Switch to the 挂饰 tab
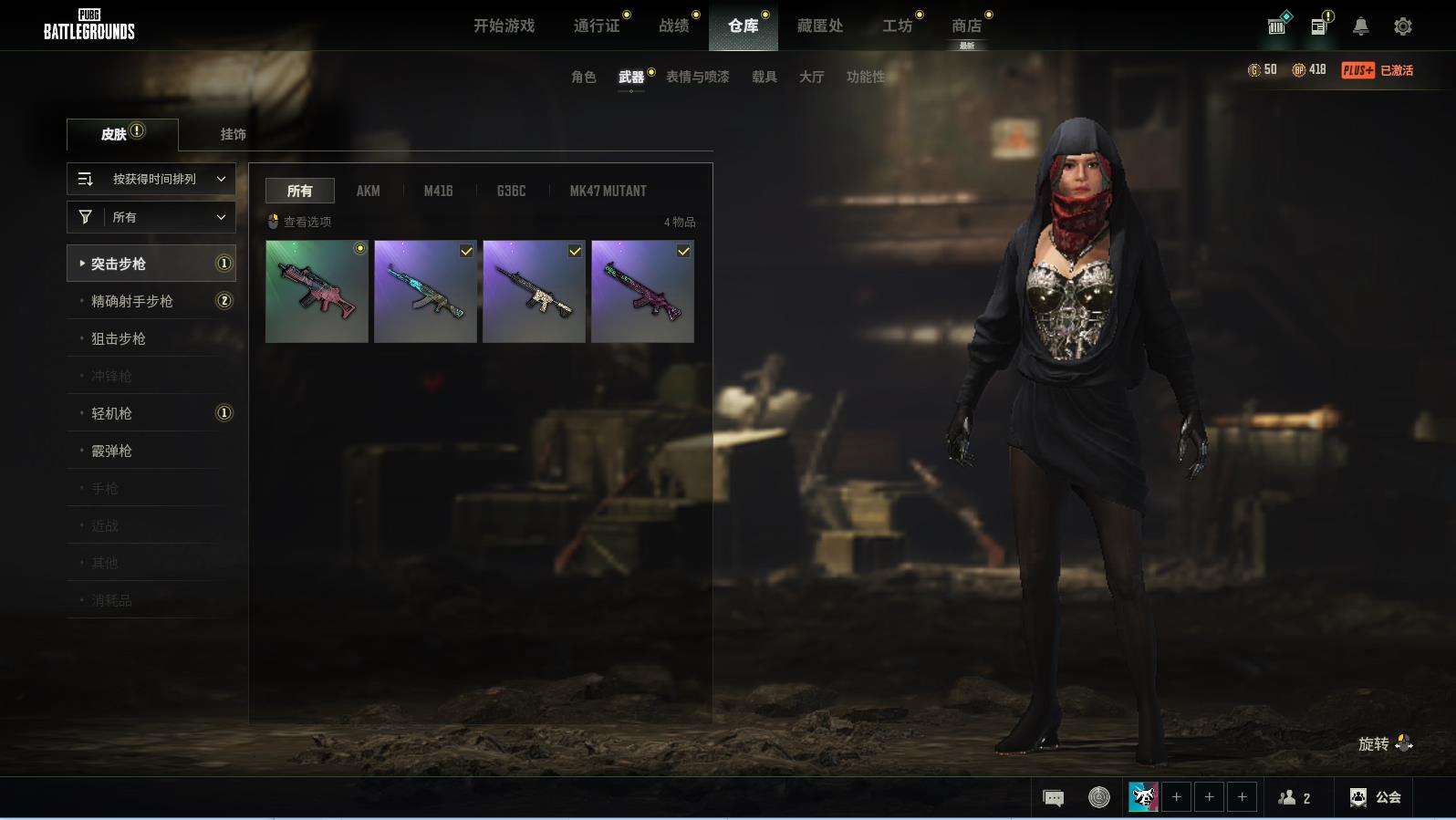The height and width of the screenshot is (820, 1456). [233, 134]
